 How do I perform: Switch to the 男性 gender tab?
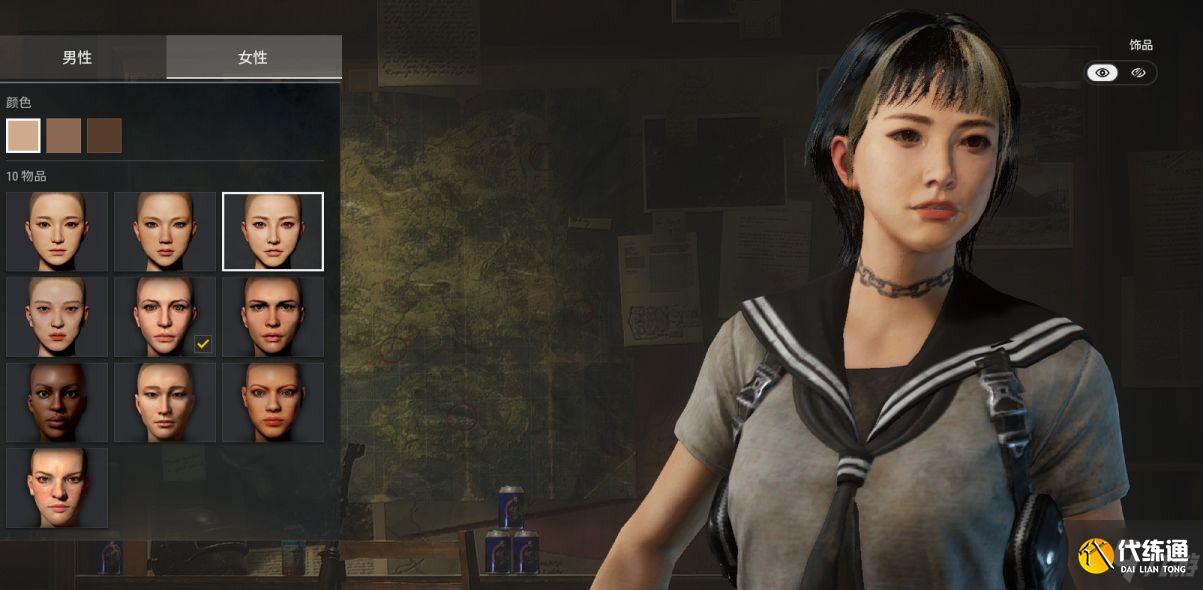pos(77,57)
